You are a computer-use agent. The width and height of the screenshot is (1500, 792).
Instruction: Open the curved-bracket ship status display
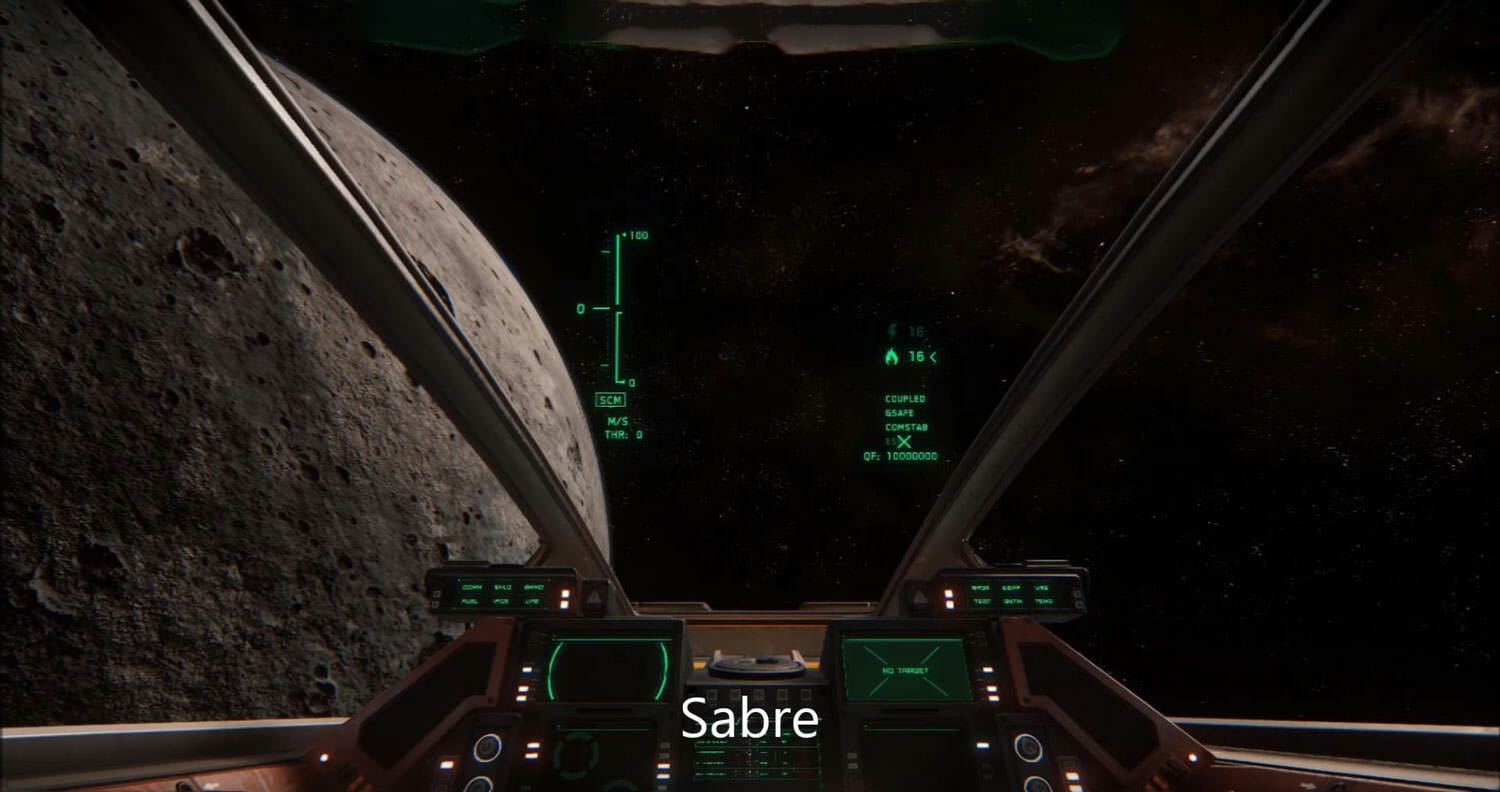[x=606, y=669]
